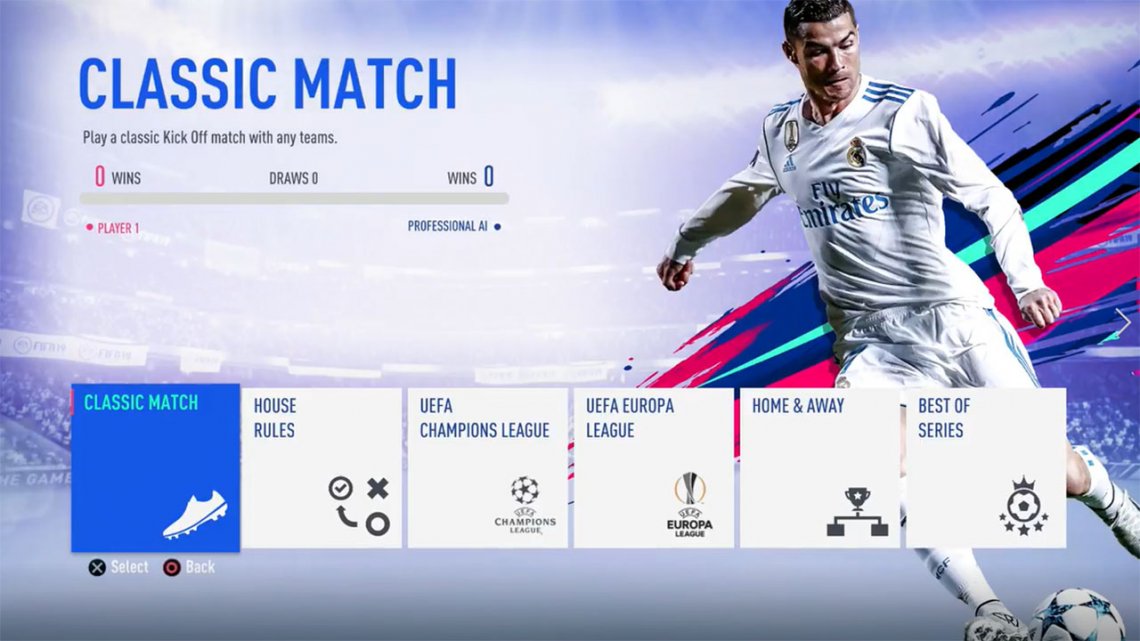The width and height of the screenshot is (1140, 641).
Task: Select the Classic Match tile
Action: (155, 468)
